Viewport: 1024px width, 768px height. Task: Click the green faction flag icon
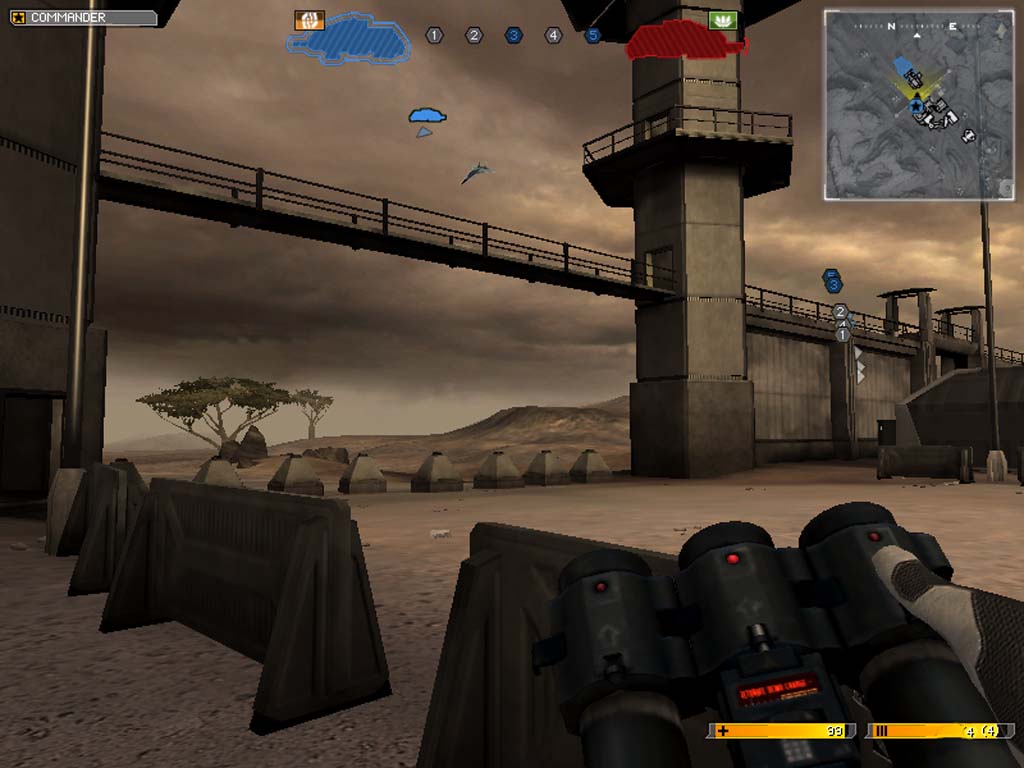point(722,20)
